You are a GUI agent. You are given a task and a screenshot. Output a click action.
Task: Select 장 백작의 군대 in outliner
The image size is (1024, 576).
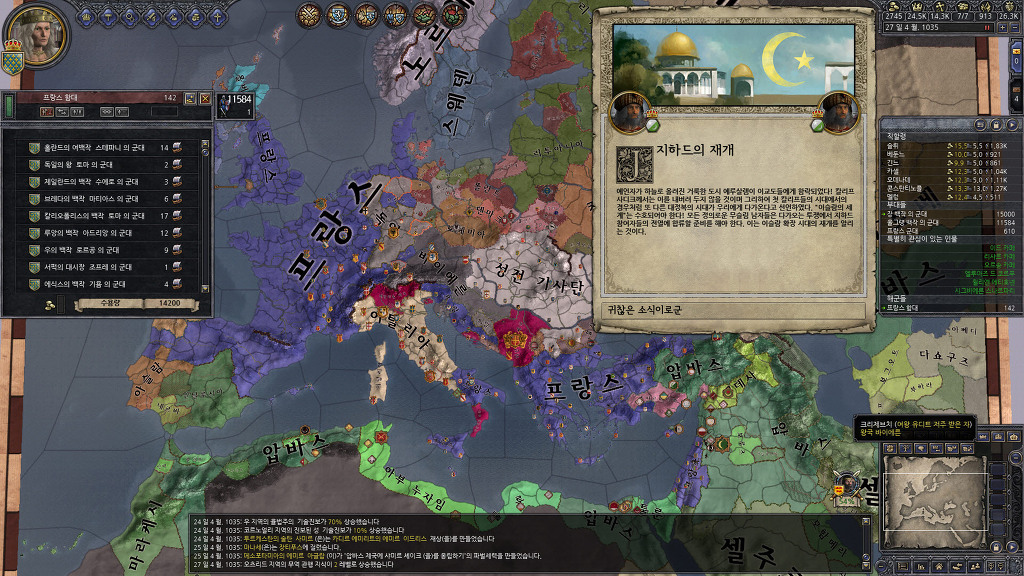coord(918,213)
